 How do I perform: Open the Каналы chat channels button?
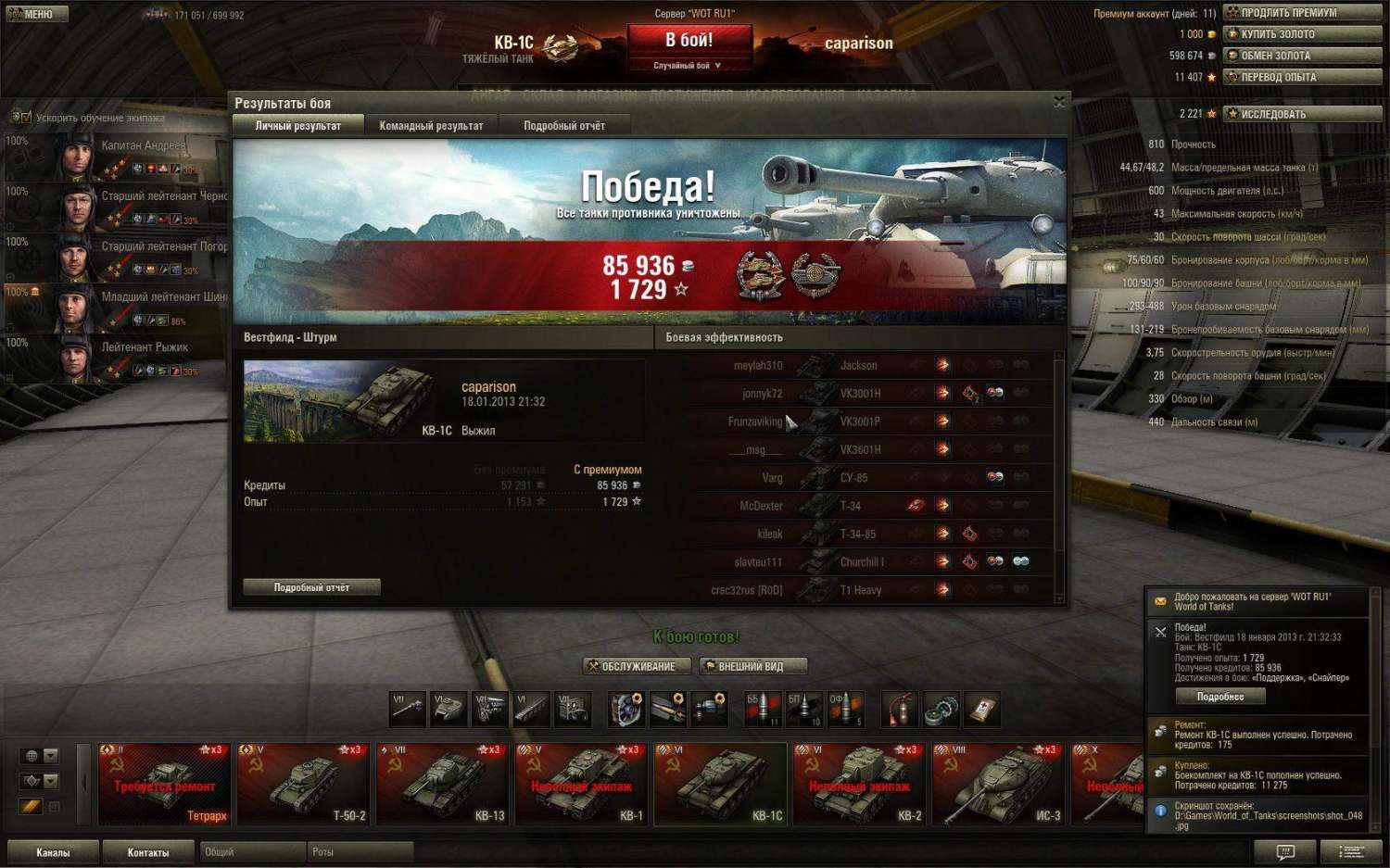(53, 852)
